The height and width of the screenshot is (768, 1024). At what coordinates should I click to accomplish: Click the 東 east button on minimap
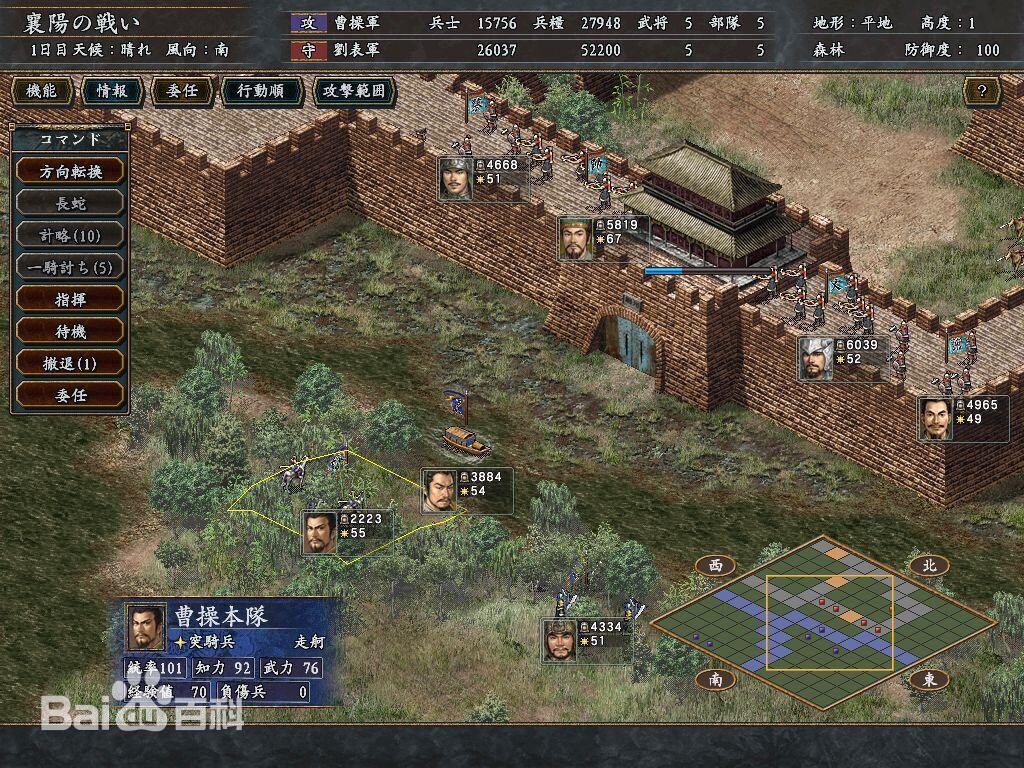tap(929, 679)
